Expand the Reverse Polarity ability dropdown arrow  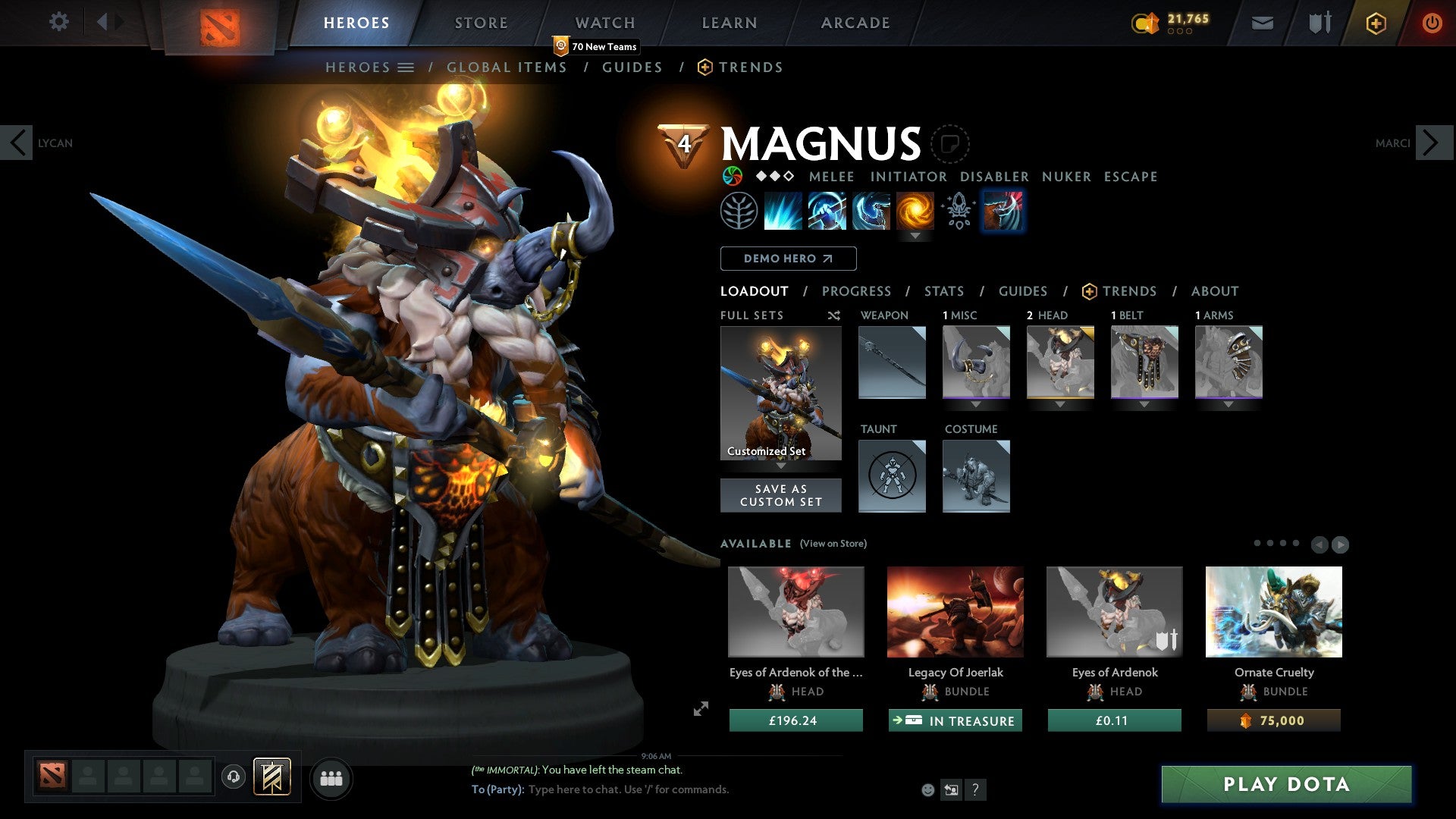click(x=917, y=236)
